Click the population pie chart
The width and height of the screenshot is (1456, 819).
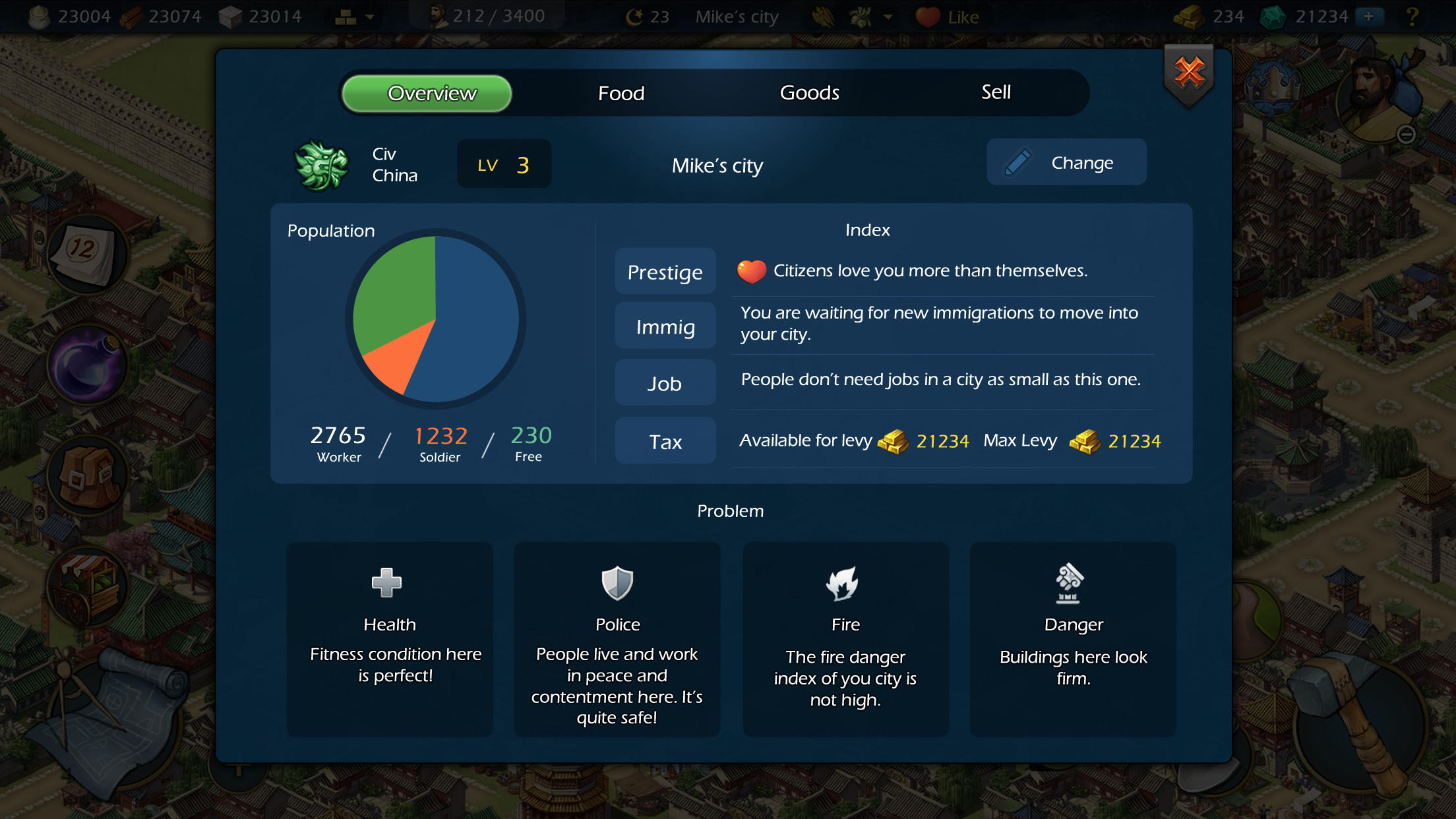pos(437,321)
